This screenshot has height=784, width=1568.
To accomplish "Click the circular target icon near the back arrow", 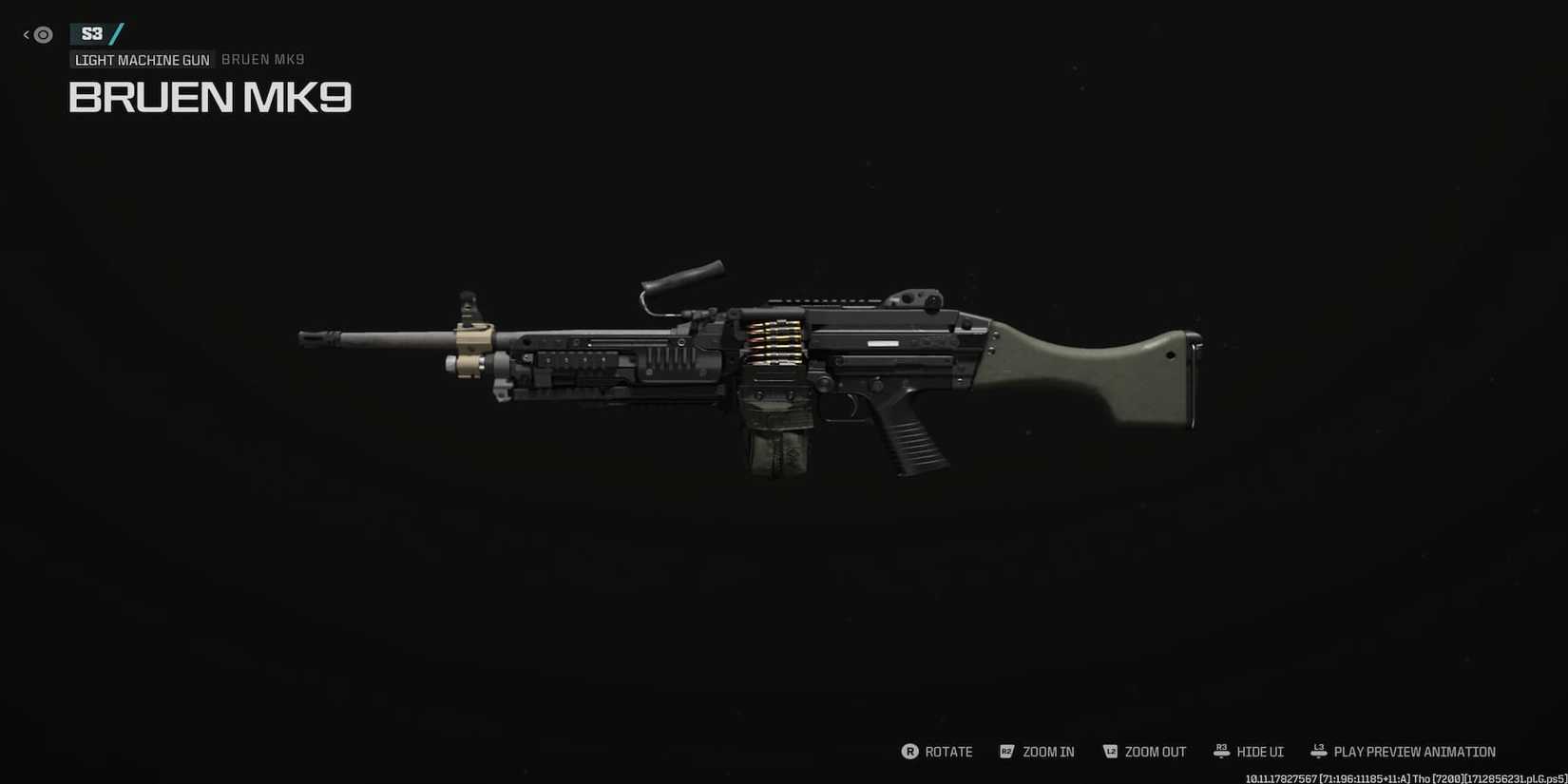I will pyautogui.click(x=42, y=34).
